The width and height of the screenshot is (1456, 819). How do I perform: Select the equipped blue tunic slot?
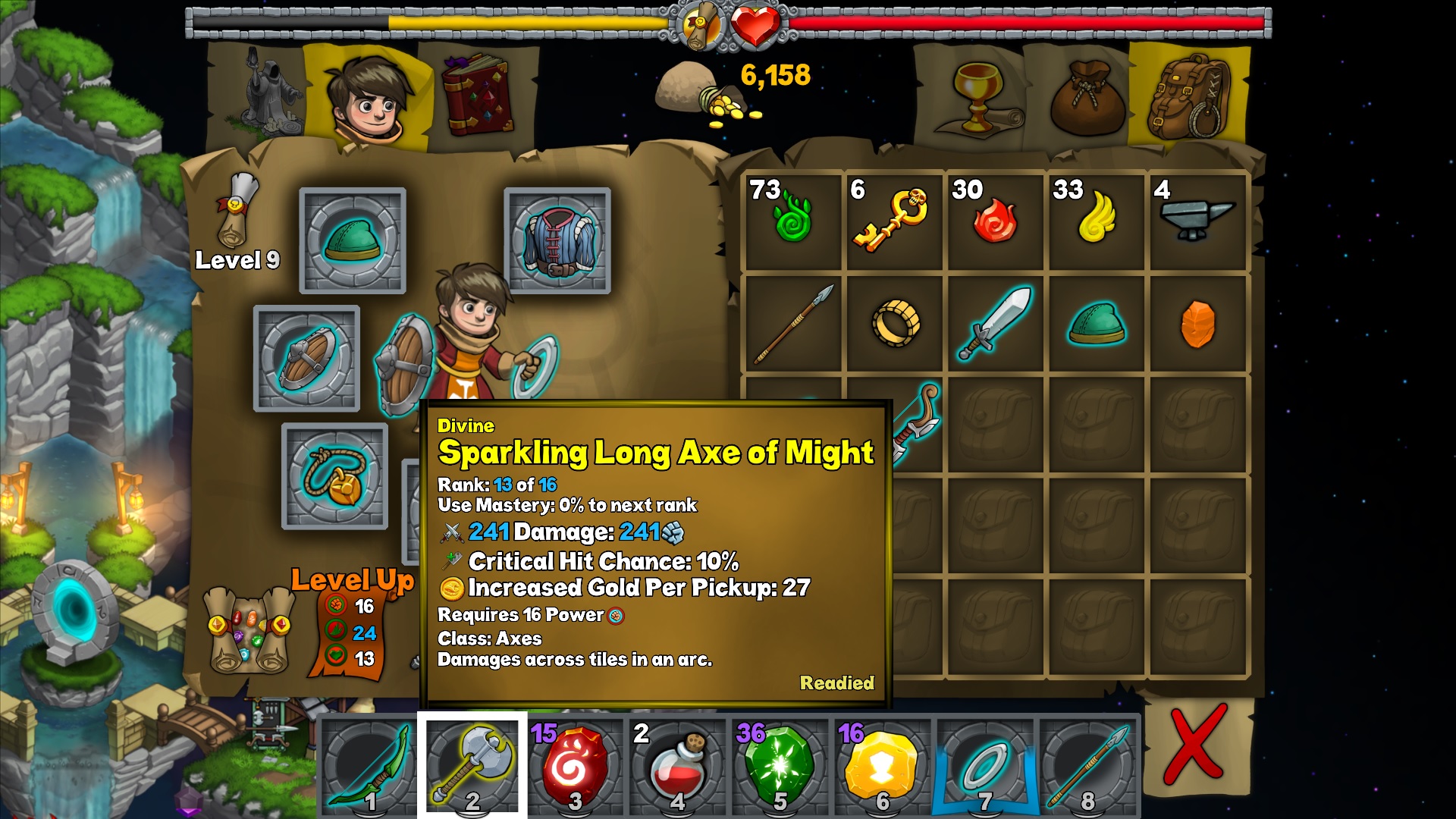tap(557, 240)
